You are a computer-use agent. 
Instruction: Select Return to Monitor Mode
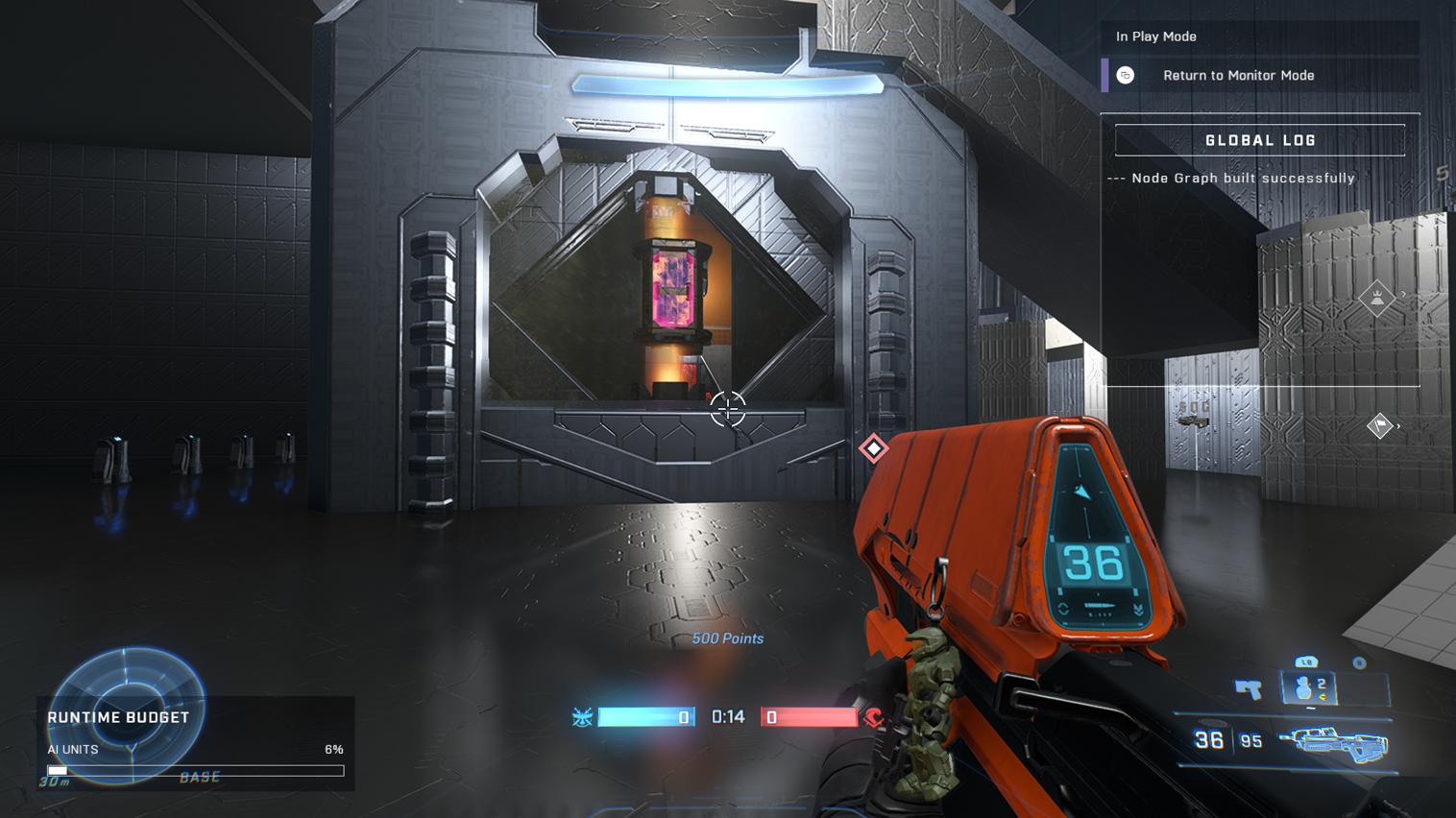(1237, 75)
